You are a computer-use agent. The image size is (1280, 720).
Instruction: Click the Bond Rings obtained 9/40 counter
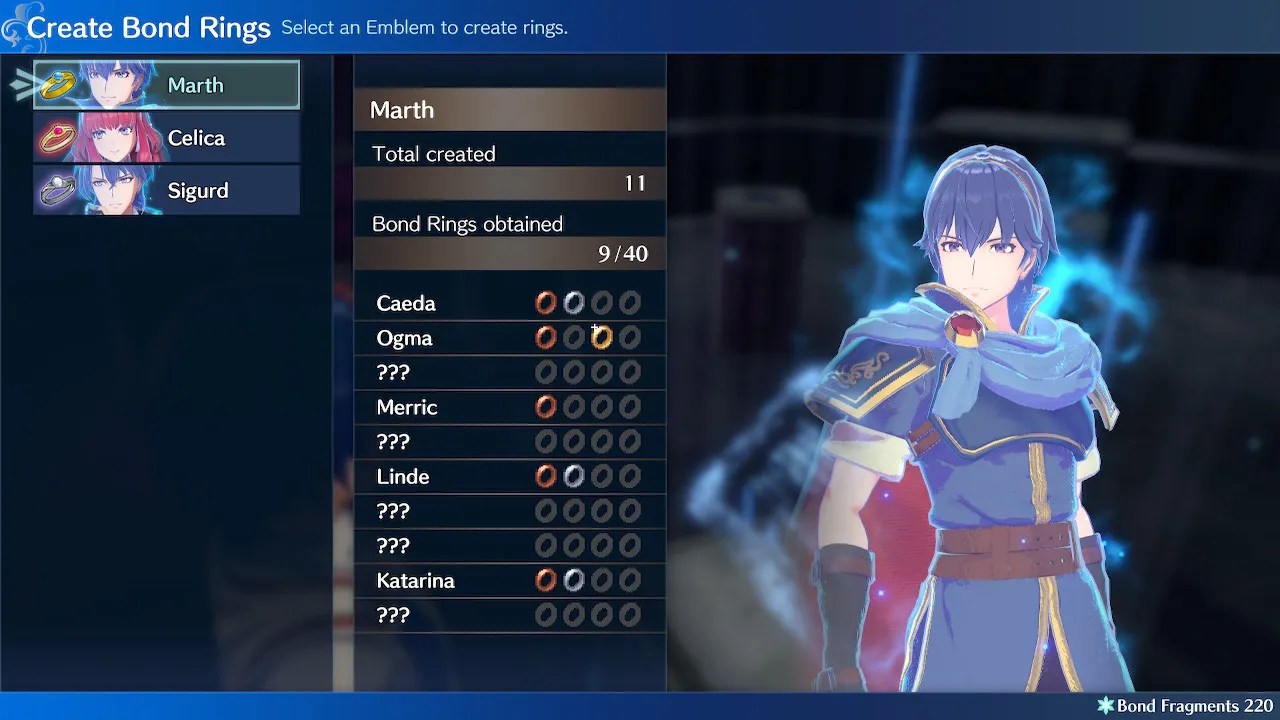[x=510, y=238]
